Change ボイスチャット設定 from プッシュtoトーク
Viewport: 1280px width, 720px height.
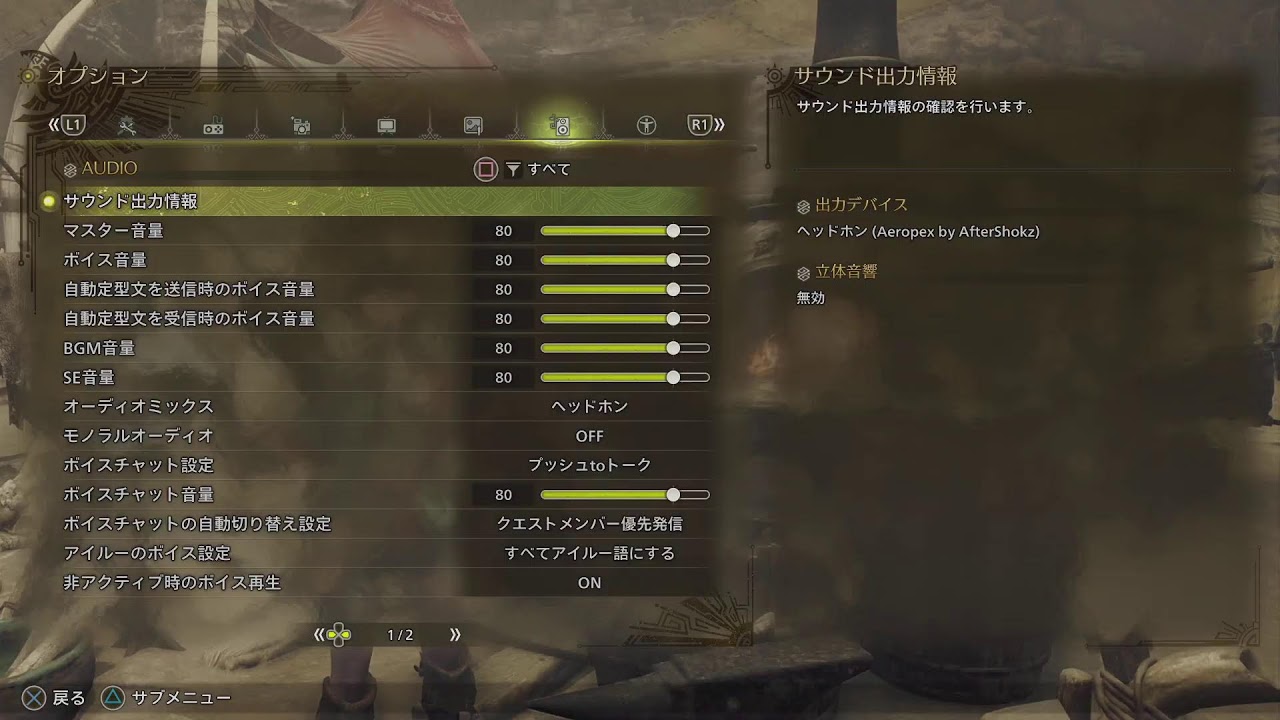(589, 465)
